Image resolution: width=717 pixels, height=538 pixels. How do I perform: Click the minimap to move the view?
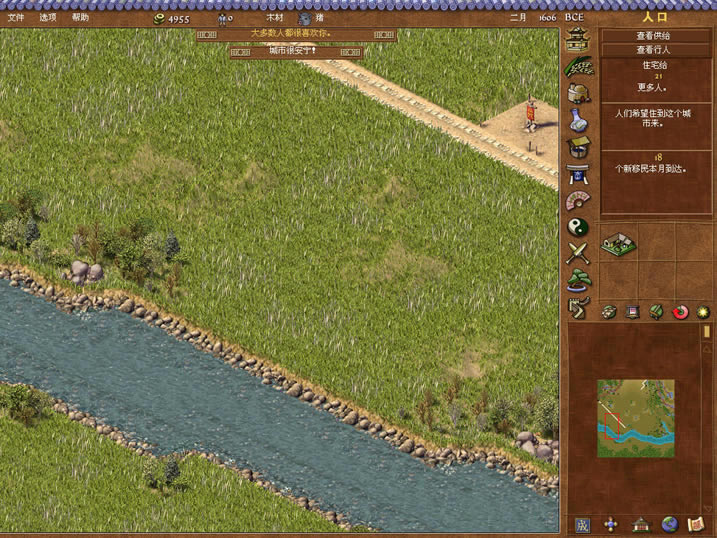pos(636,418)
